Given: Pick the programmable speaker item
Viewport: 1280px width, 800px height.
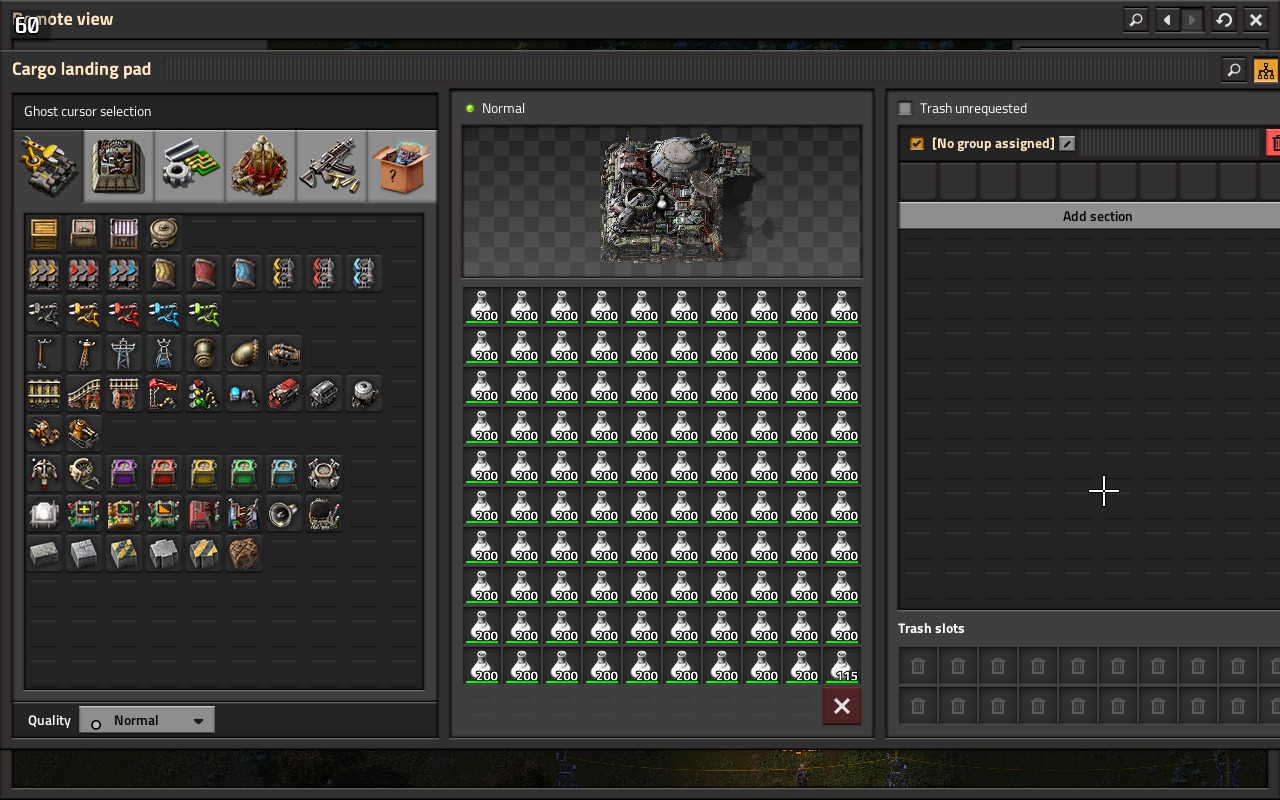Looking at the screenshot, I should 284,513.
